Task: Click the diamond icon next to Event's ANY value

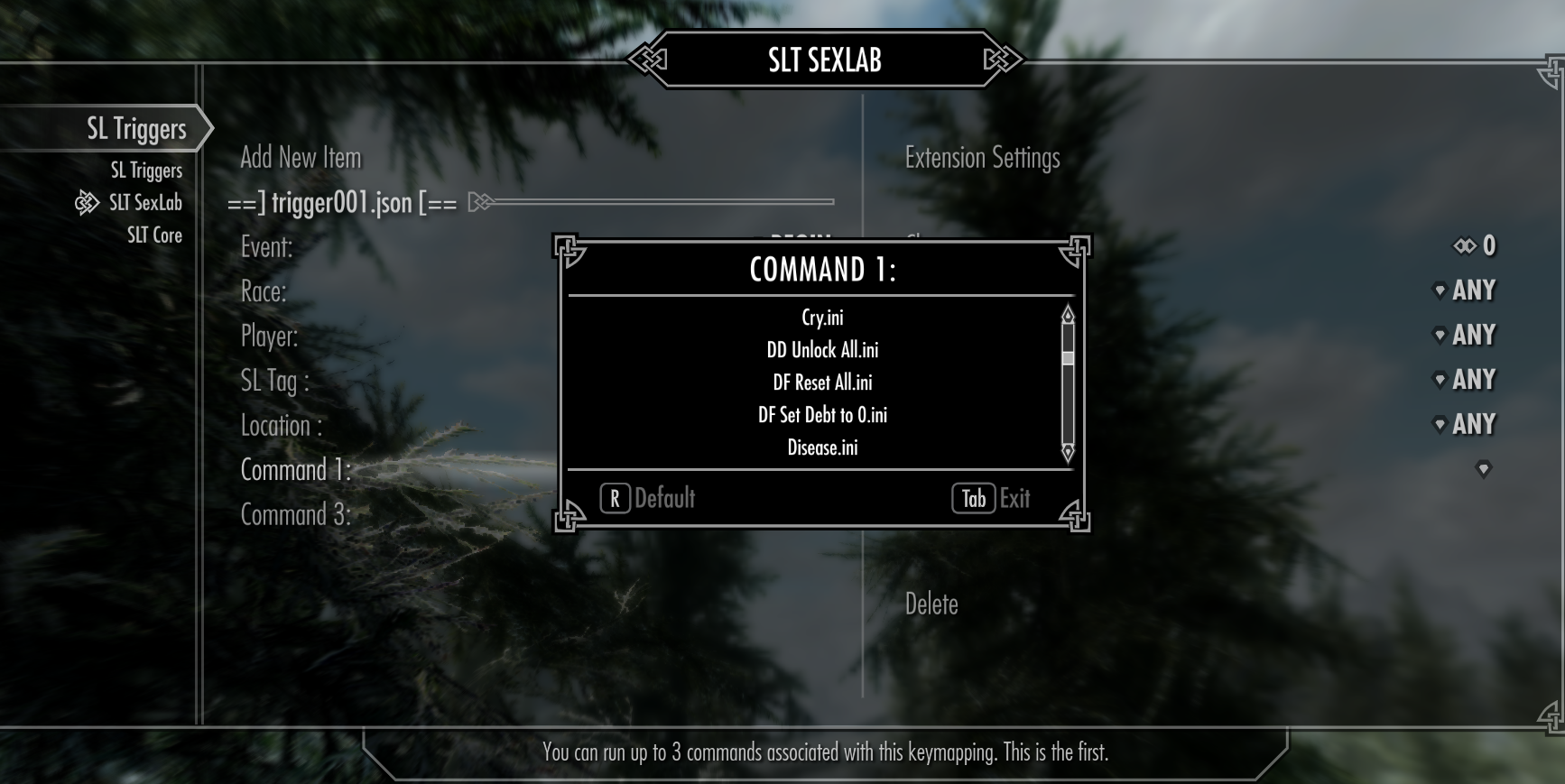Action: click(1440, 290)
